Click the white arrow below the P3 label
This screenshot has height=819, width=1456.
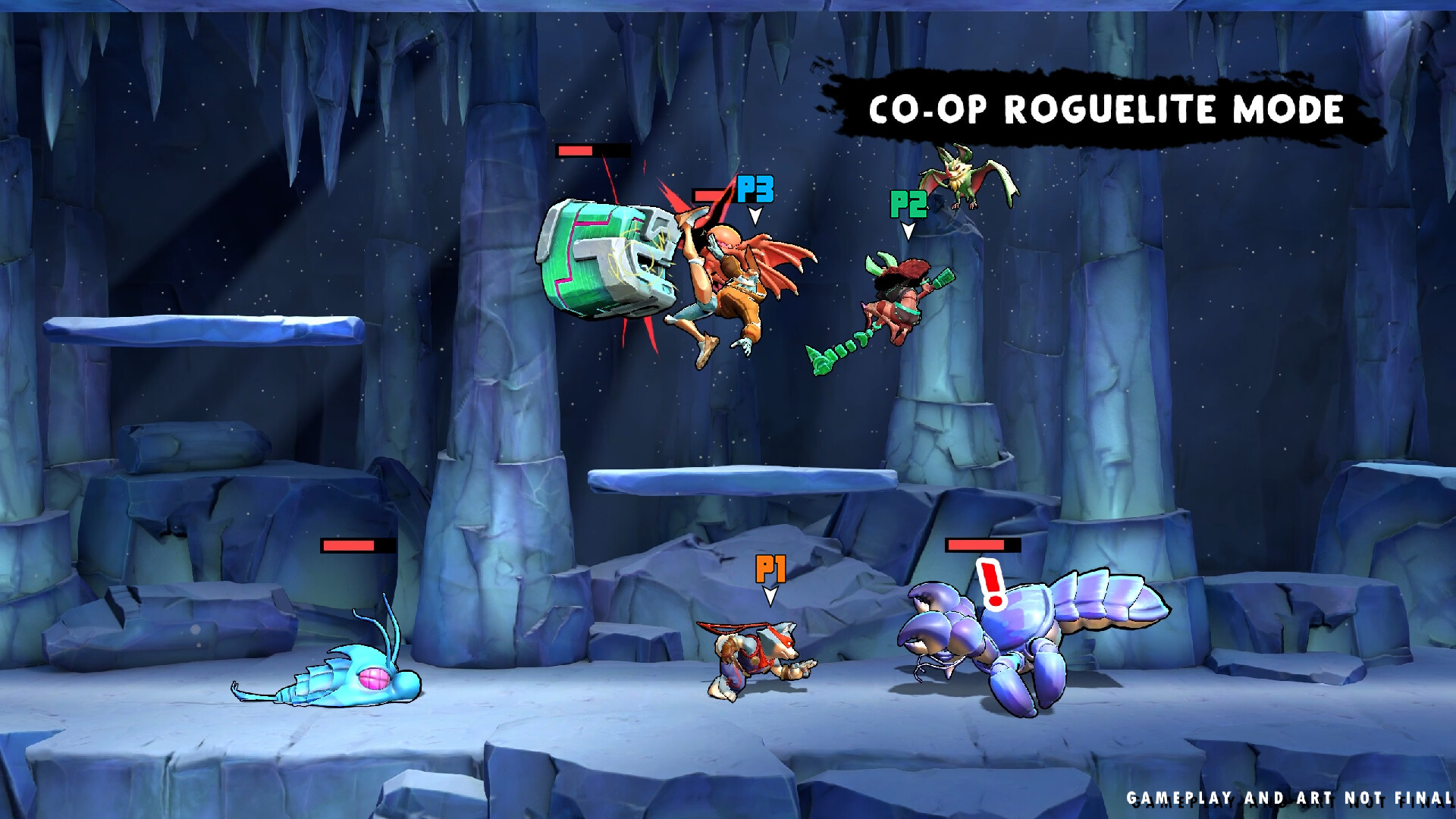coord(755,218)
